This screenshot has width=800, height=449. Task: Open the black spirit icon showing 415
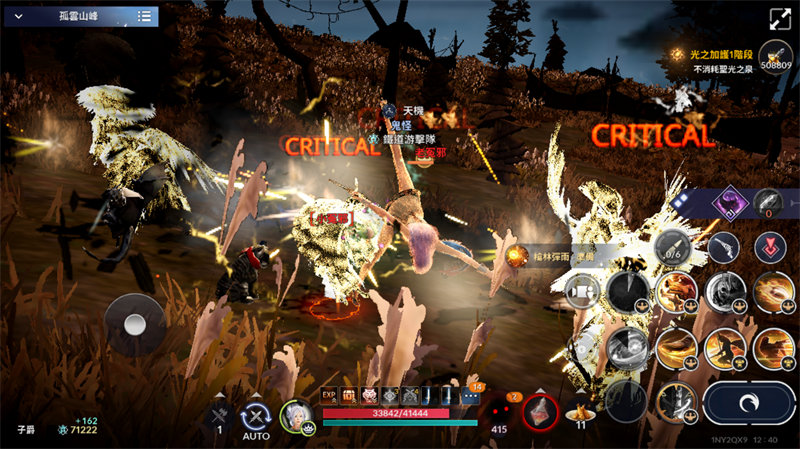[499, 412]
